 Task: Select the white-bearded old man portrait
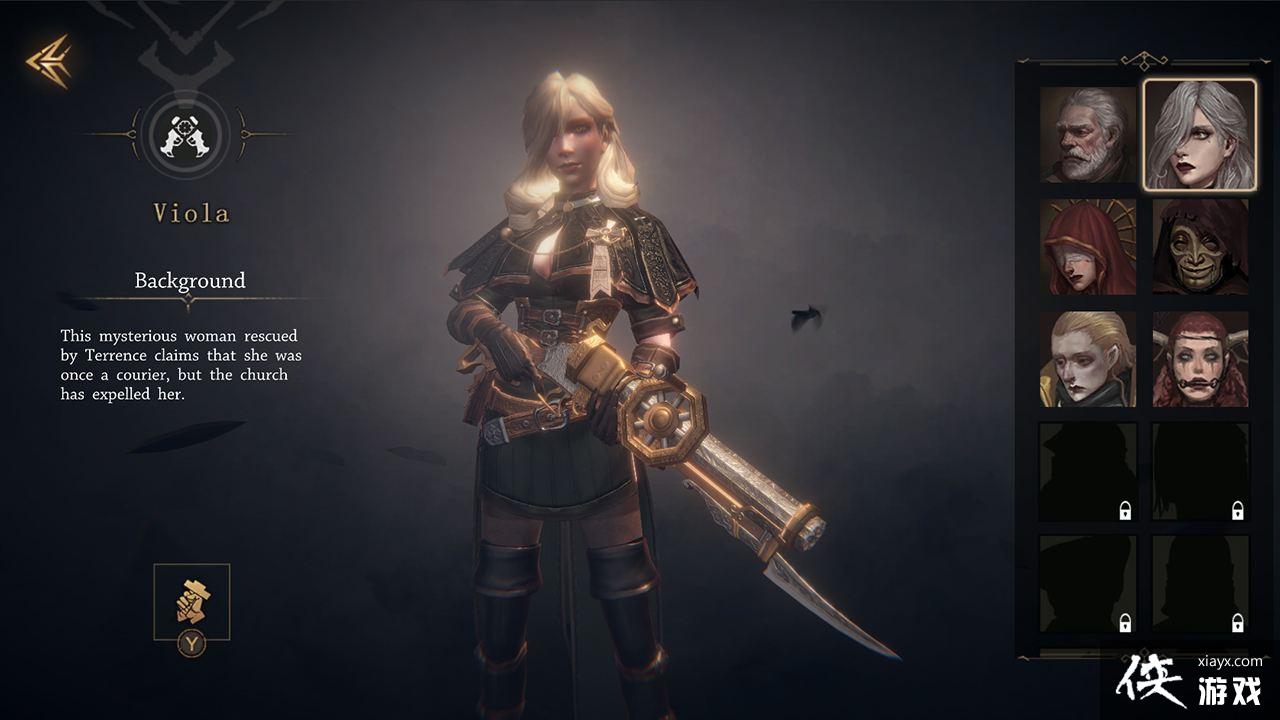point(1088,135)
